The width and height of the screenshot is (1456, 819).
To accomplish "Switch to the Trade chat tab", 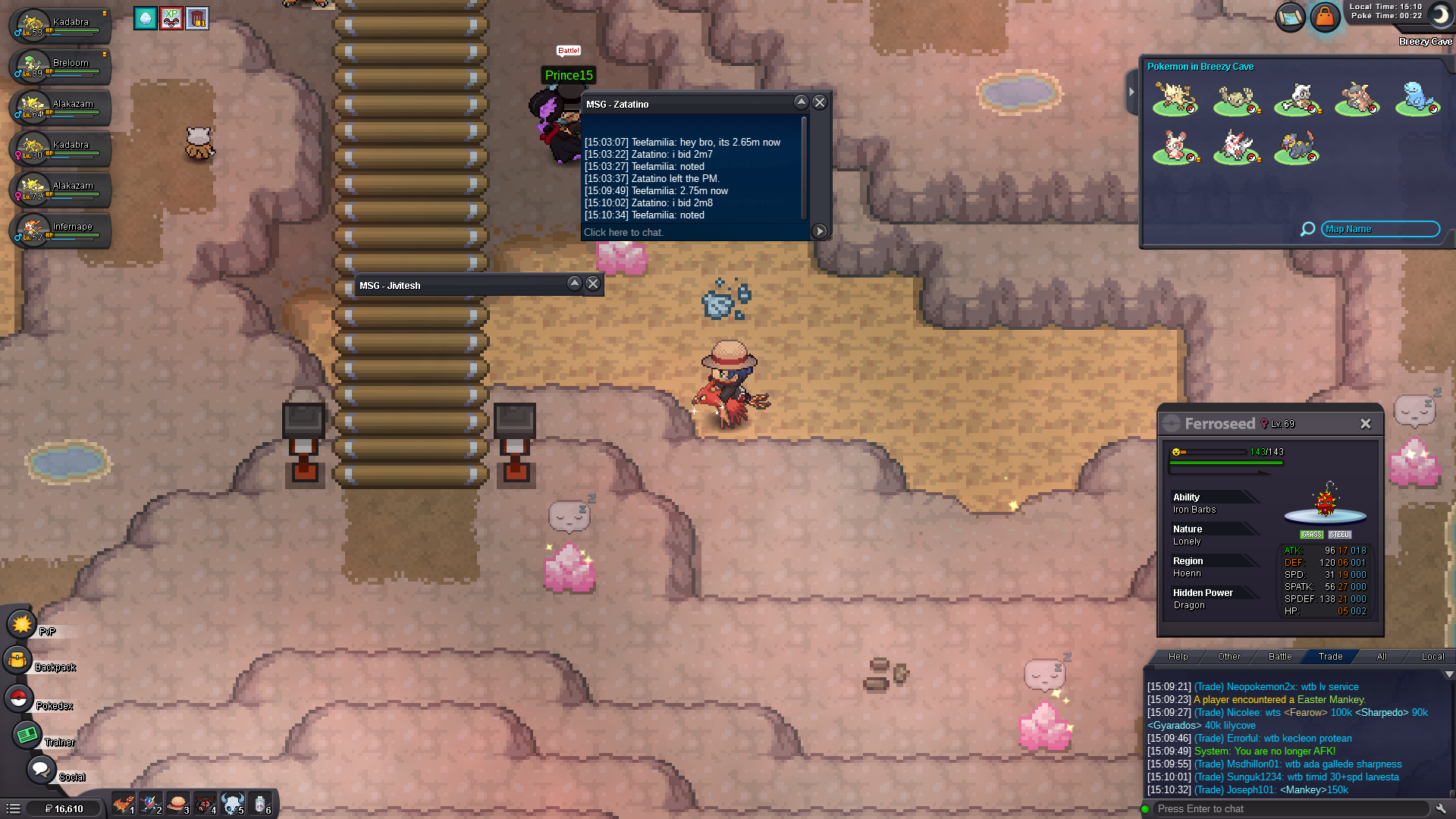I will click(x=1330, y=657).
